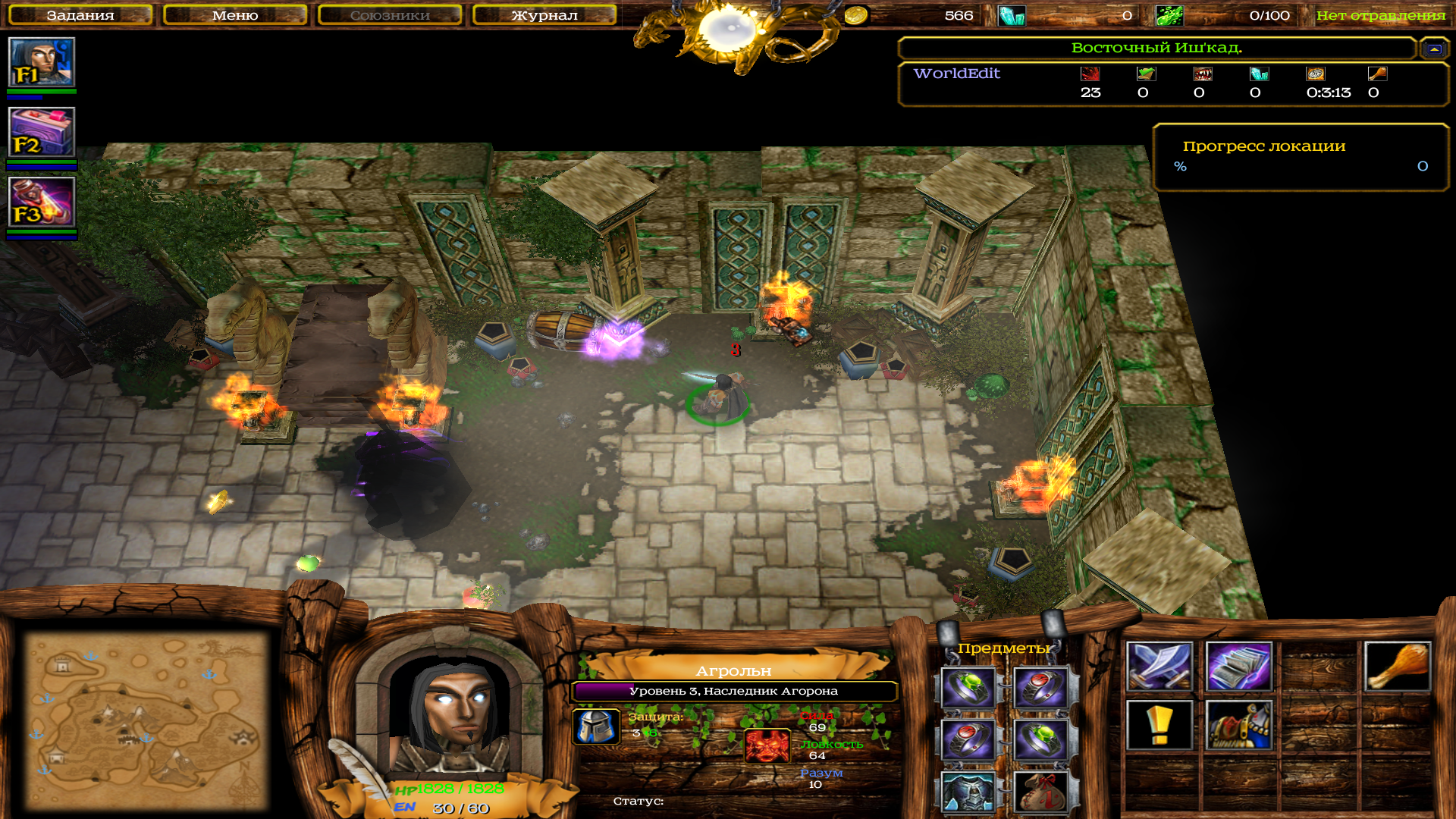Select the F2 purple chest unit icon
Viewport: 1456px width, 819px height.
42,132
